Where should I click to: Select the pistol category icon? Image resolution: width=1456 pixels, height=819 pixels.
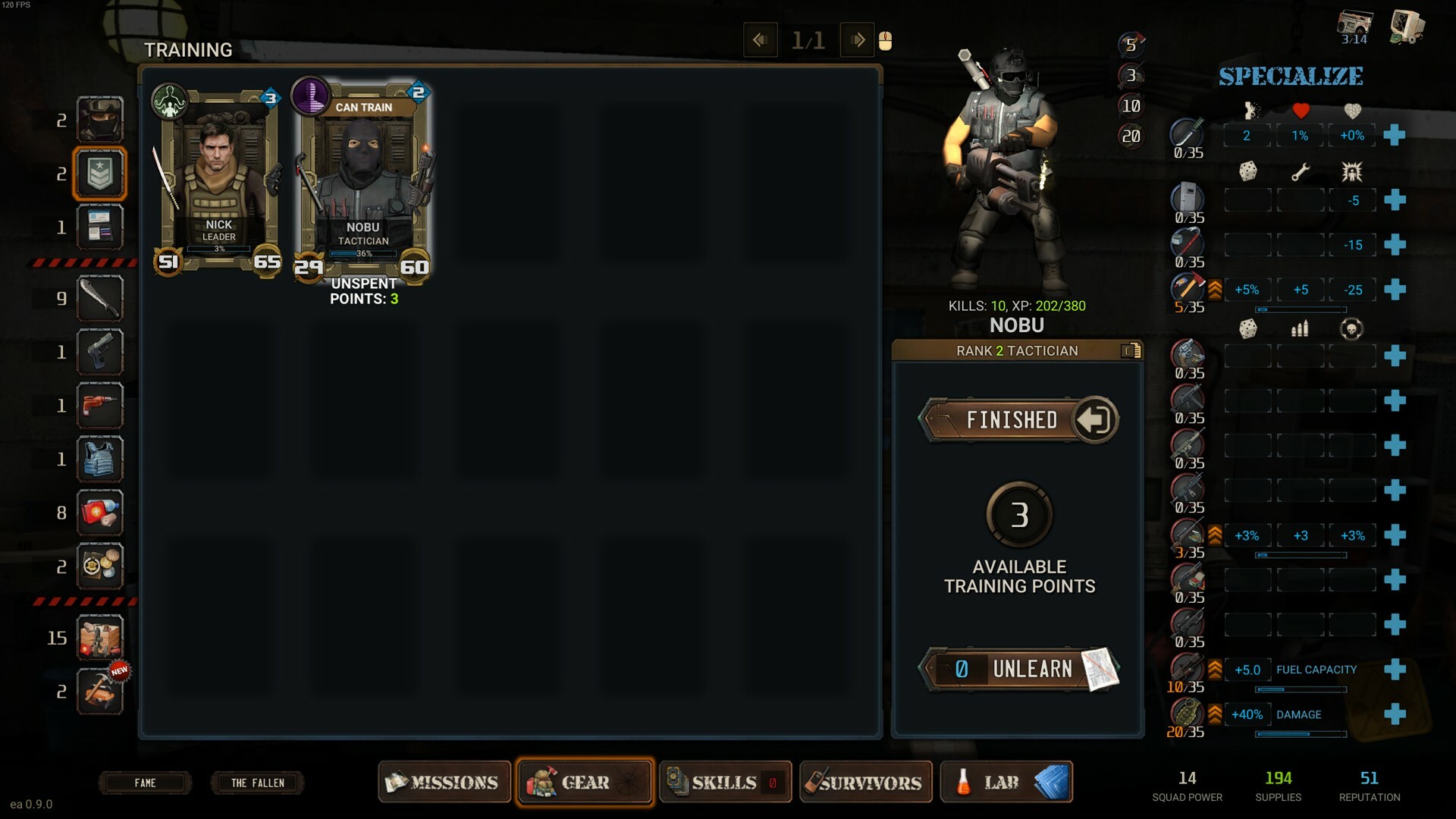99,352
